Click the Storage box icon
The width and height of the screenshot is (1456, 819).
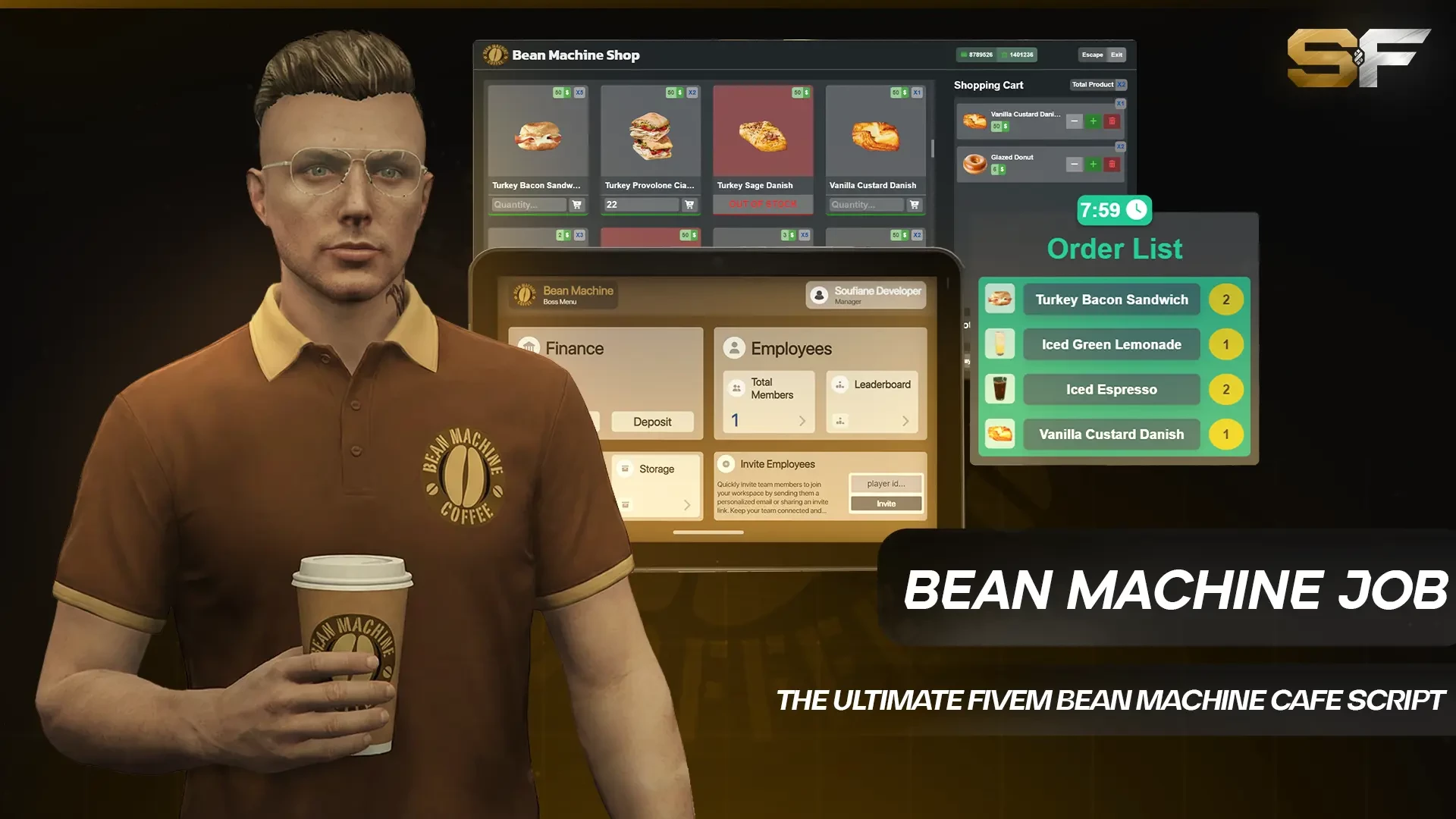[625, 469]
